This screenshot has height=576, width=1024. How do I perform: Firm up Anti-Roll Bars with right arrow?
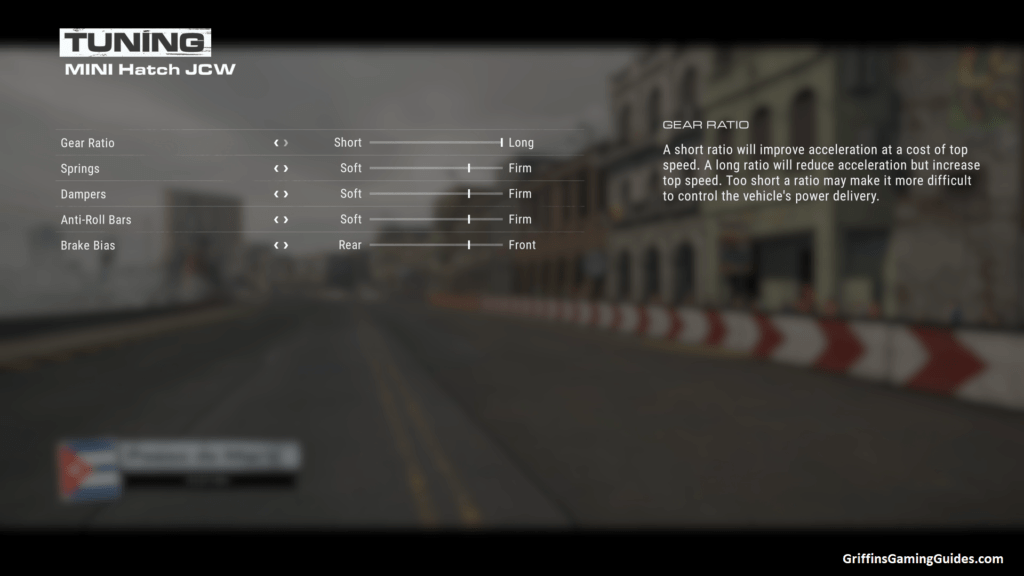coord(286,220)
